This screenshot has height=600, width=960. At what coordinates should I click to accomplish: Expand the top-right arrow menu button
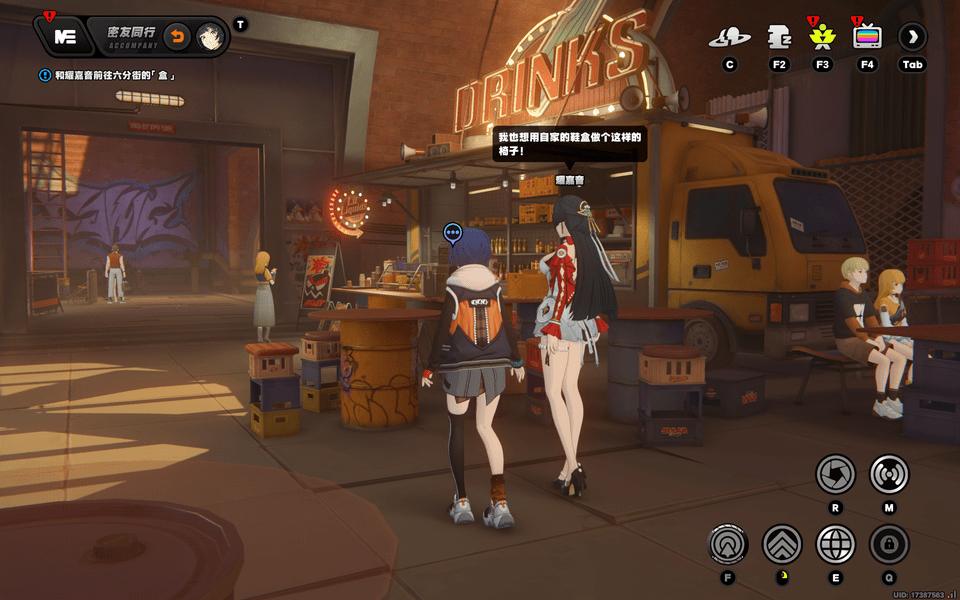[912, 38]
